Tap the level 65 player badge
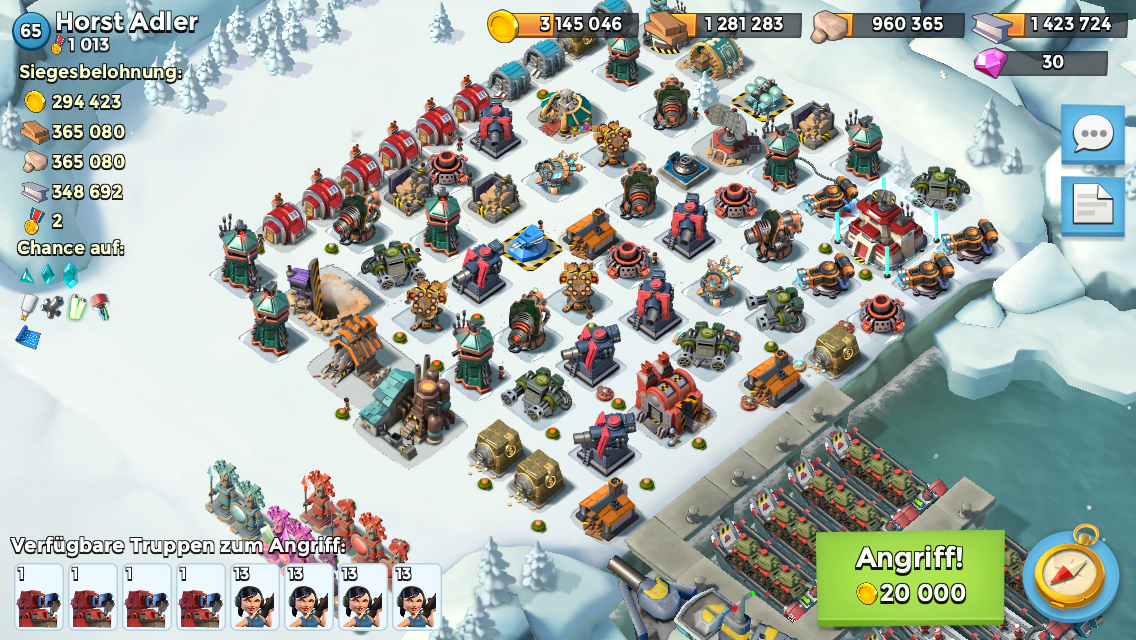The width and height of the screenshot is (1136, 640). [x=31, y=31]
